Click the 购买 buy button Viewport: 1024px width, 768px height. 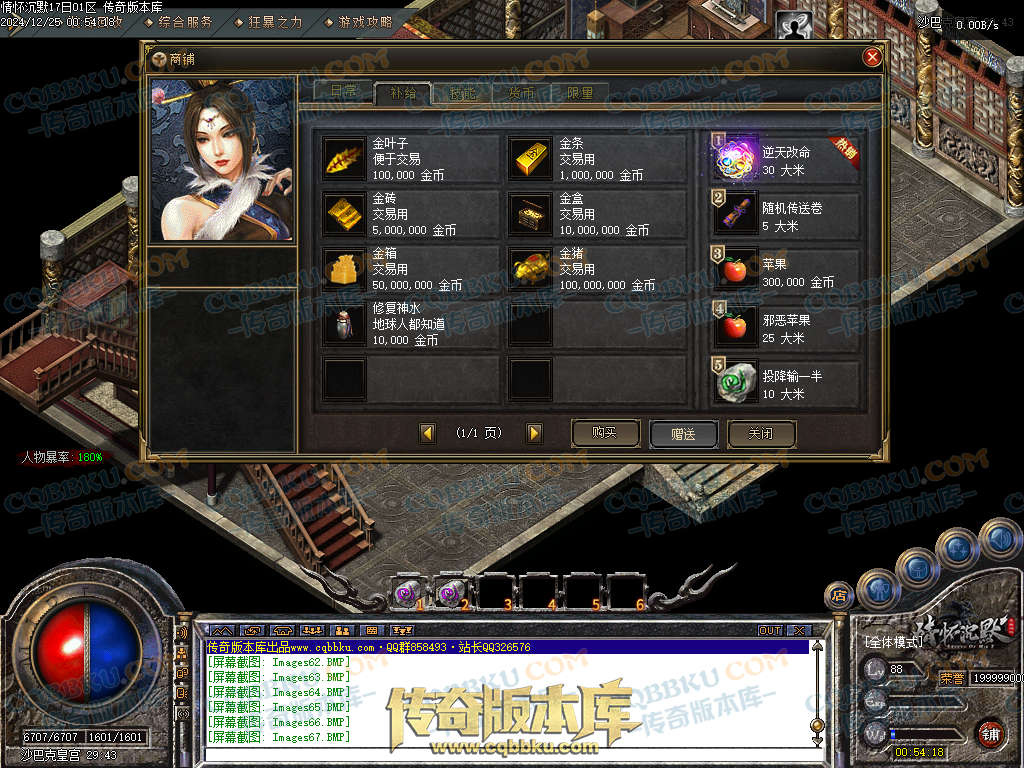[x=605, y=433]
